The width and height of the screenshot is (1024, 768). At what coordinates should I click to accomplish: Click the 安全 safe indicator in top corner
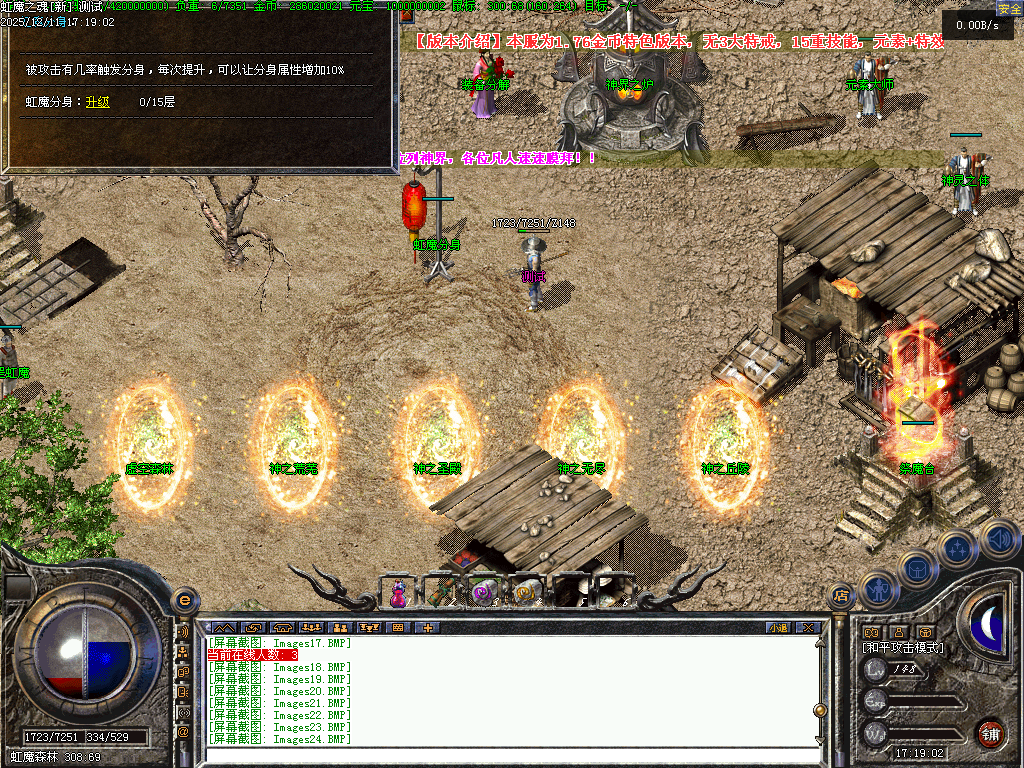(x=1008, y=8)
